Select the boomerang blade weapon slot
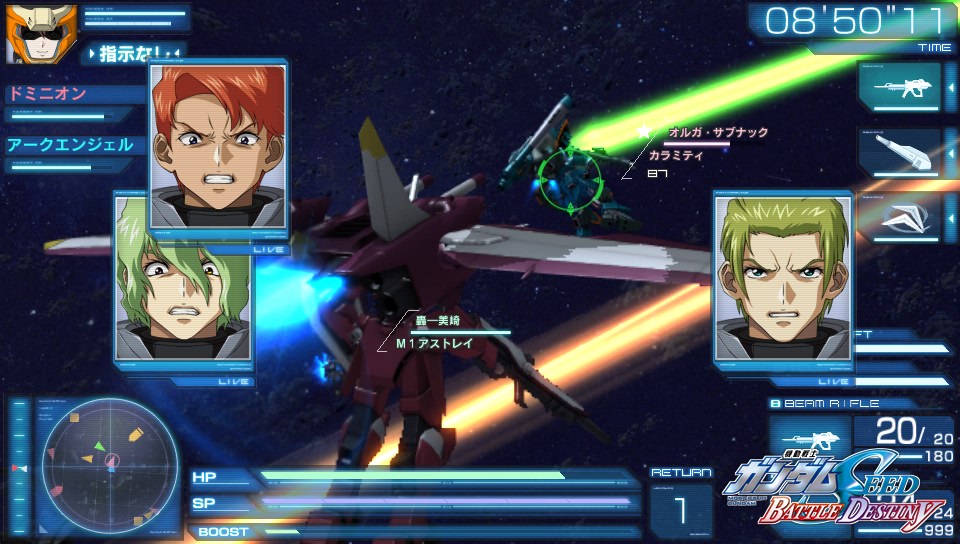 pos(899,218)
